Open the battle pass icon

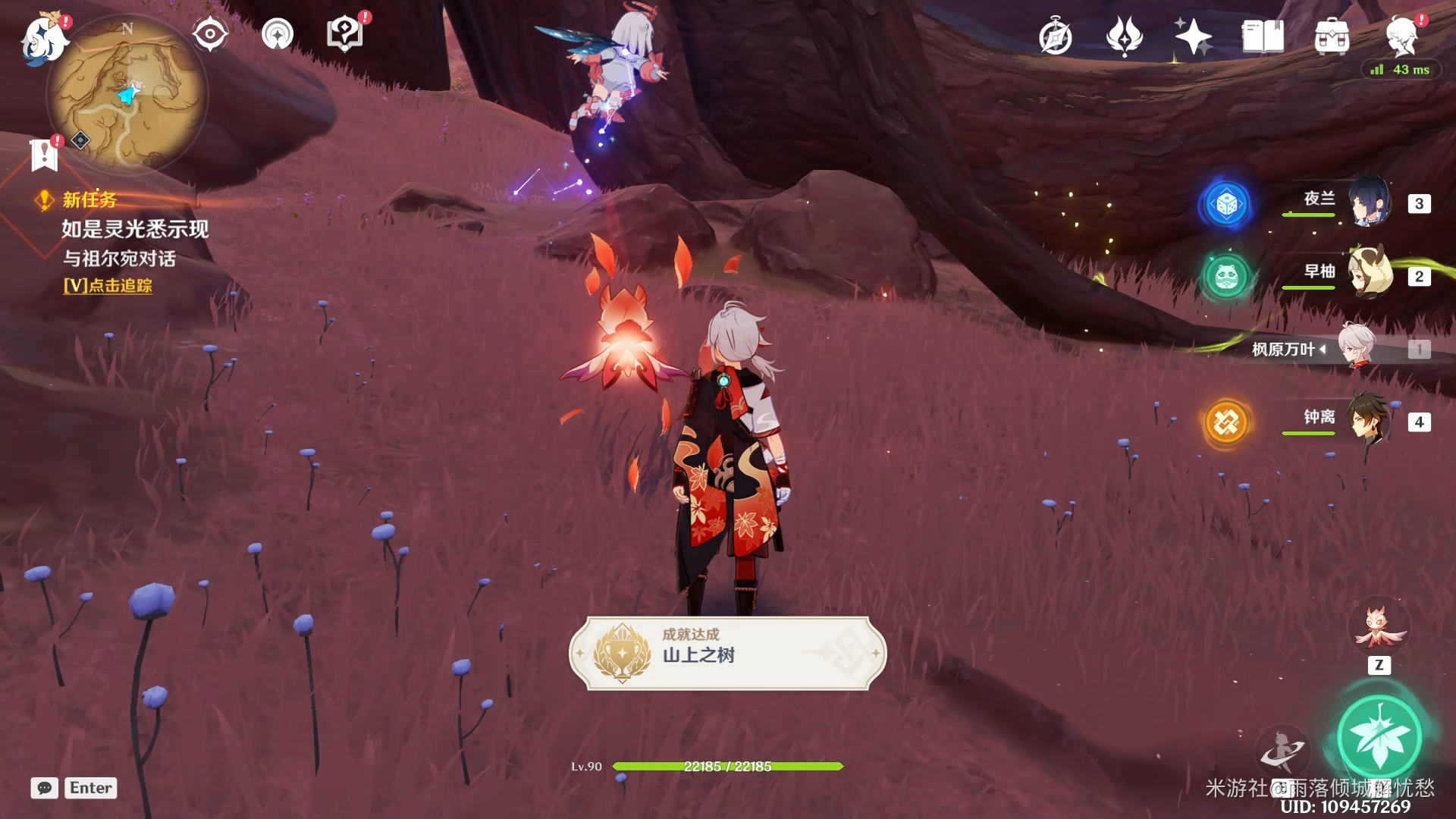click(1124, 36)
